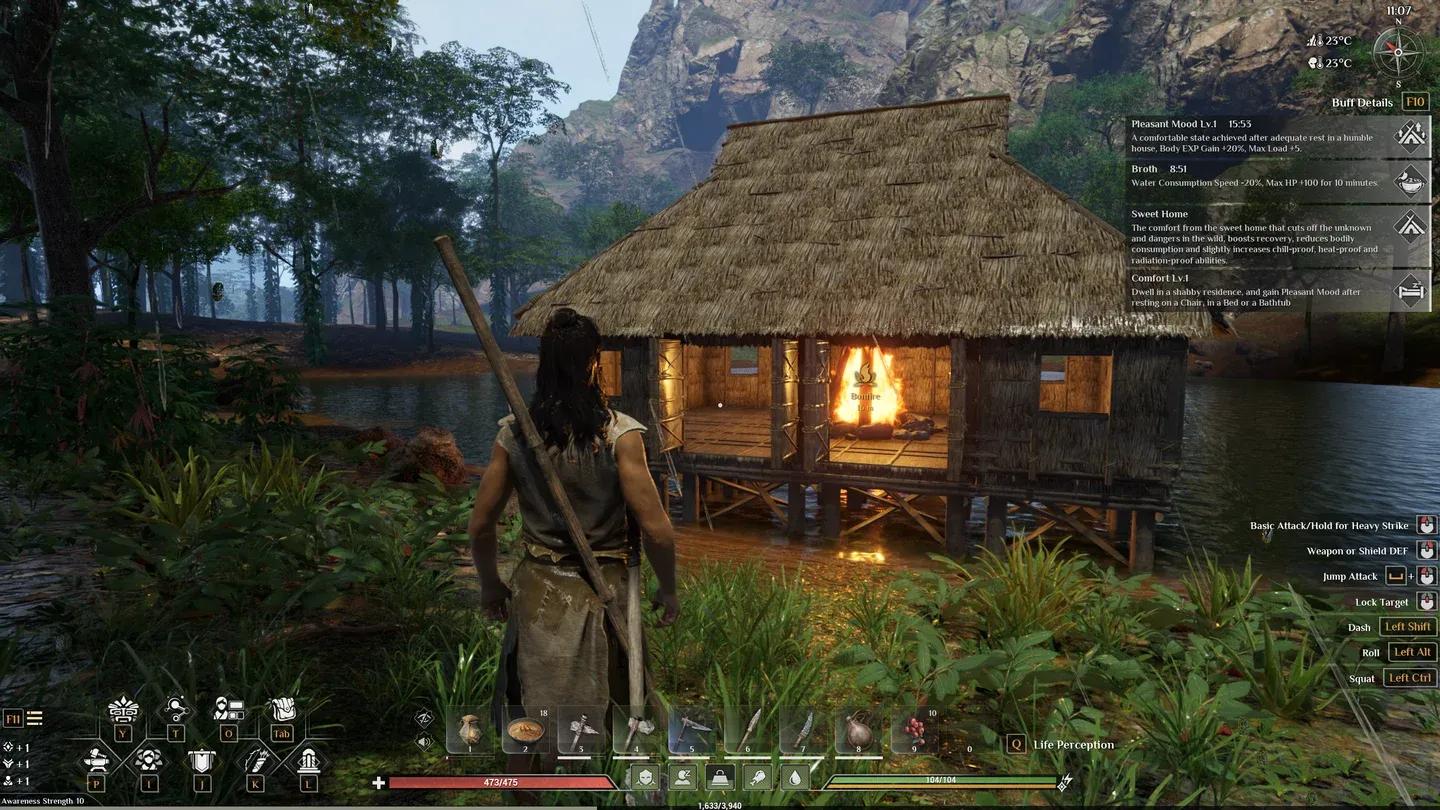Open the stone archway menu icon

click(x=308, y=760)
